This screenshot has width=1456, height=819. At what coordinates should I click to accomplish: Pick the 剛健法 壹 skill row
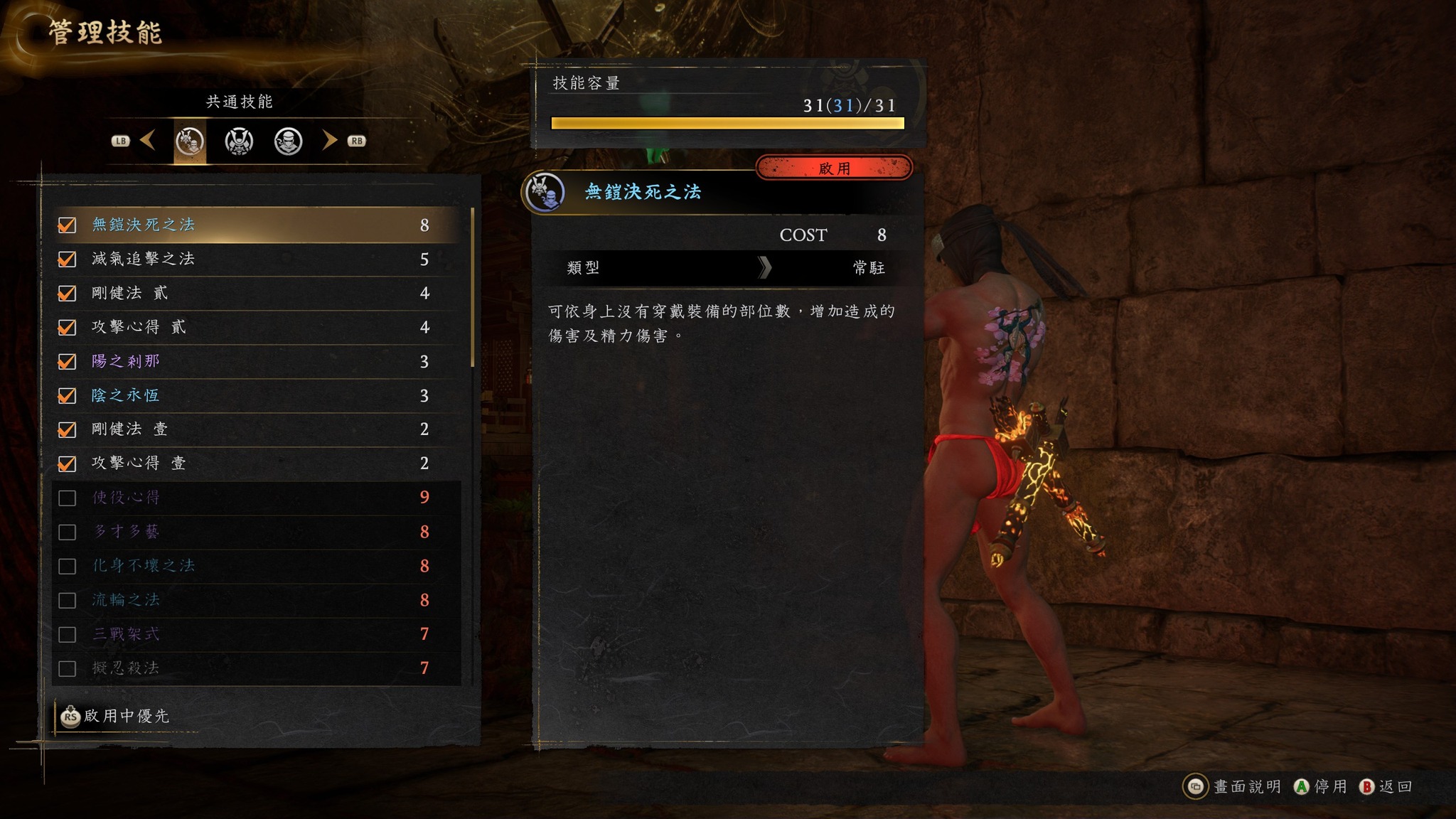[x=256, y=429]
